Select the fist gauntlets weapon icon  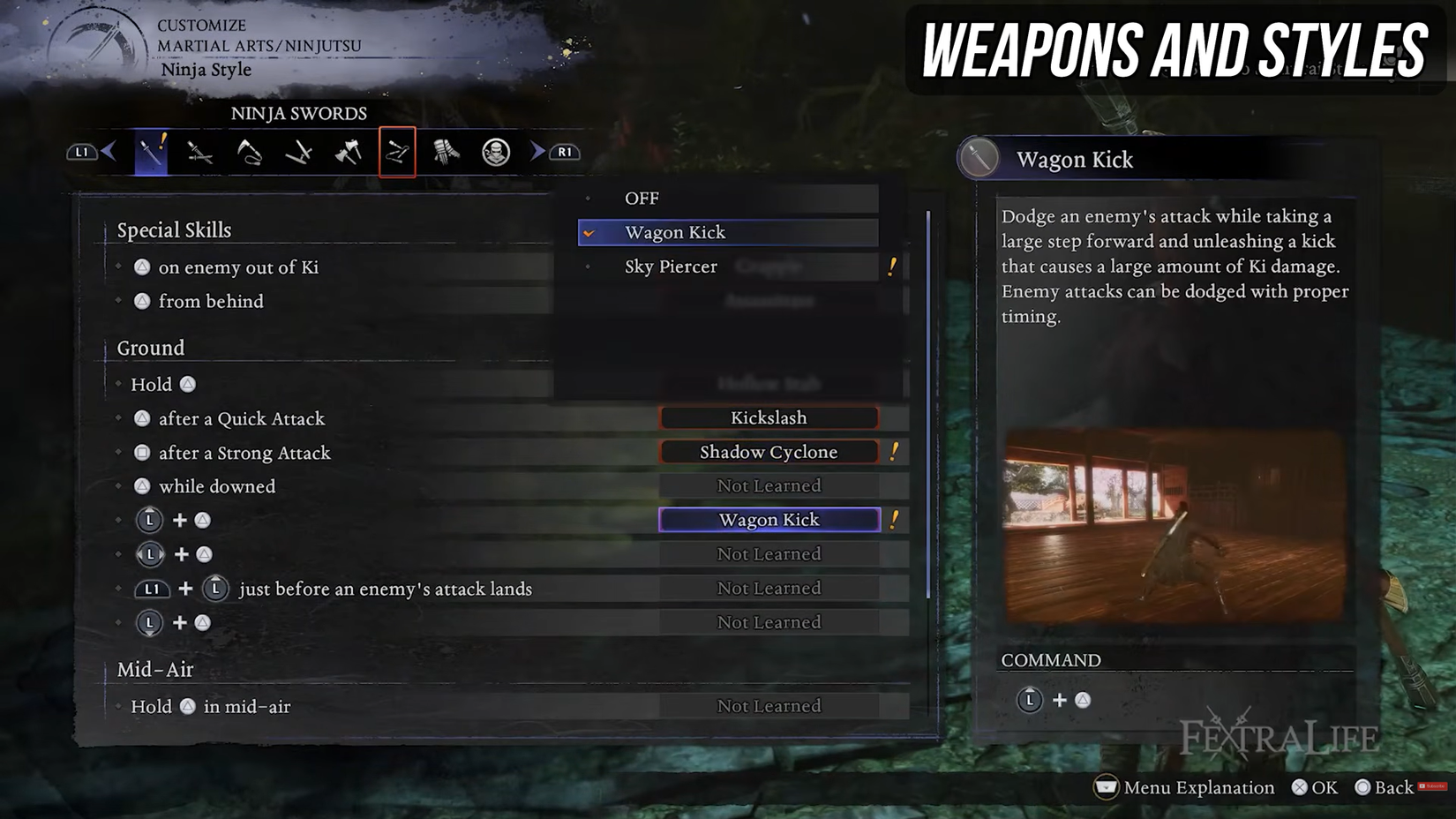tap(447, 151)
